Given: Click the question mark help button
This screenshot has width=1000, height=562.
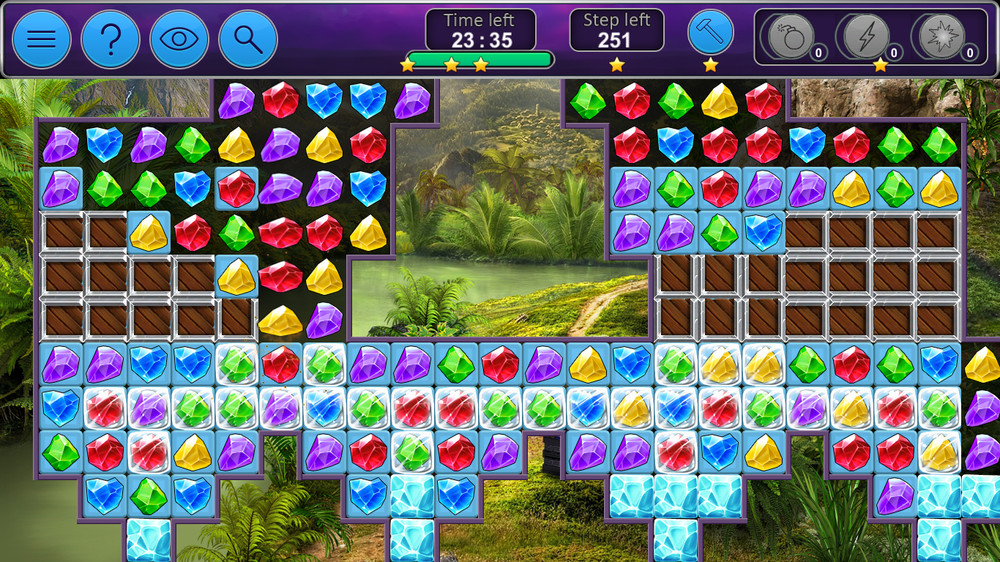Looking at the screenshot, I should [x=110, y=39].
